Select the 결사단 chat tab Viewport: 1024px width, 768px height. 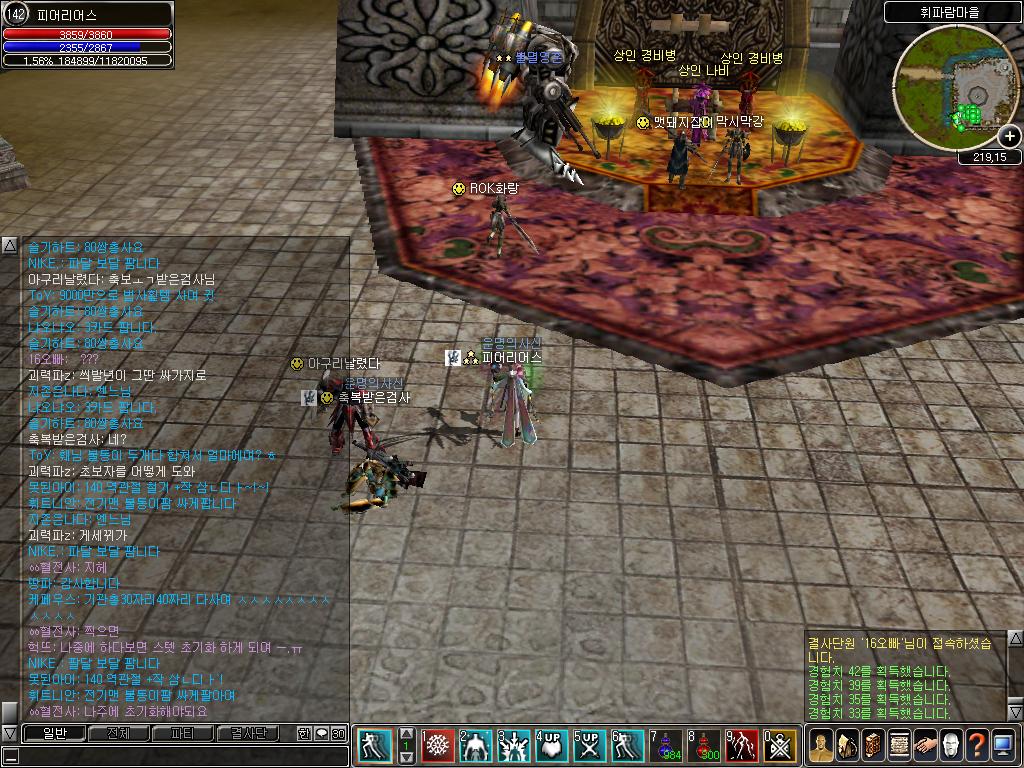[x=247, y=733]
